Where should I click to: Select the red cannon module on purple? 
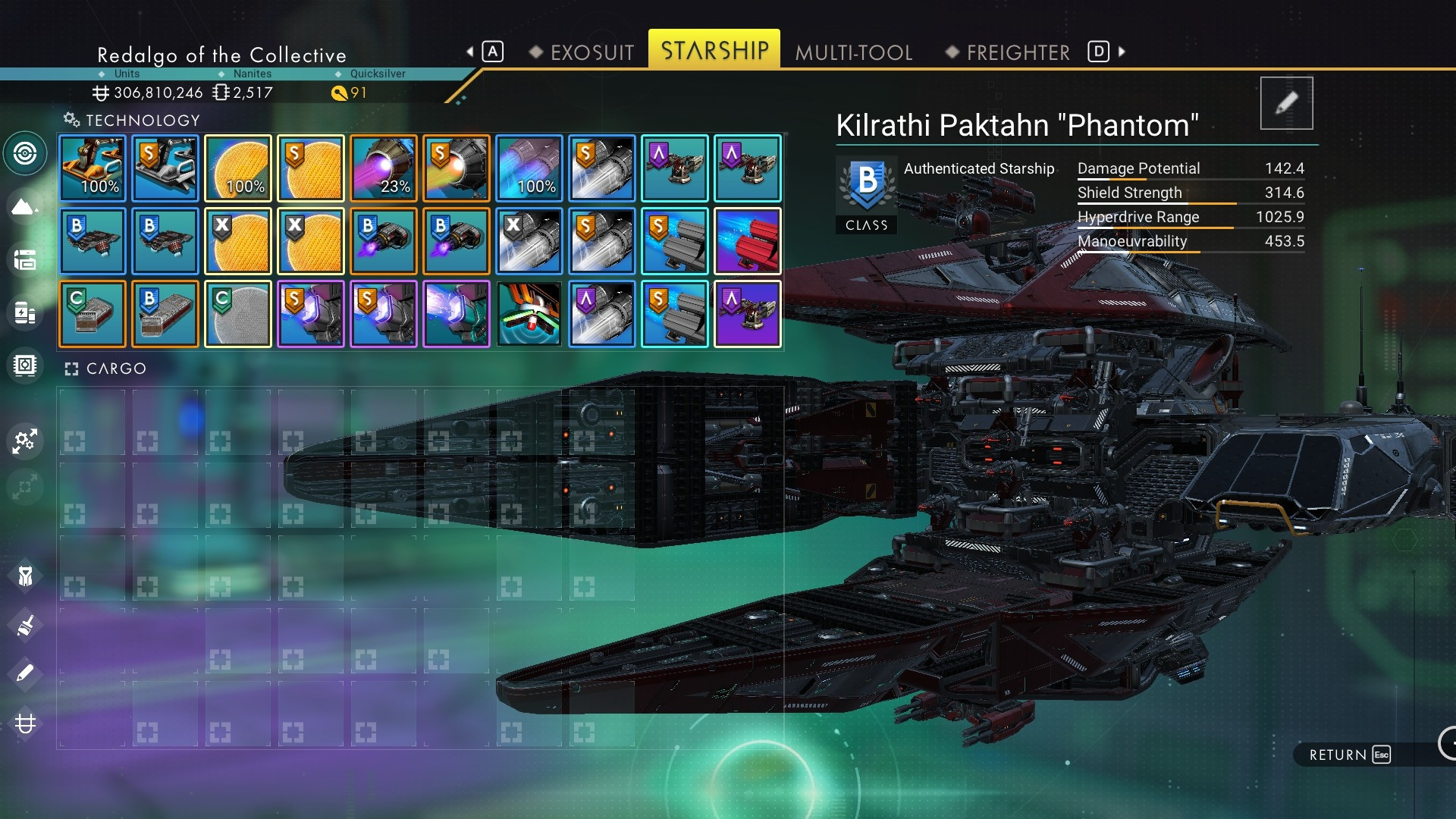[748, 241]
